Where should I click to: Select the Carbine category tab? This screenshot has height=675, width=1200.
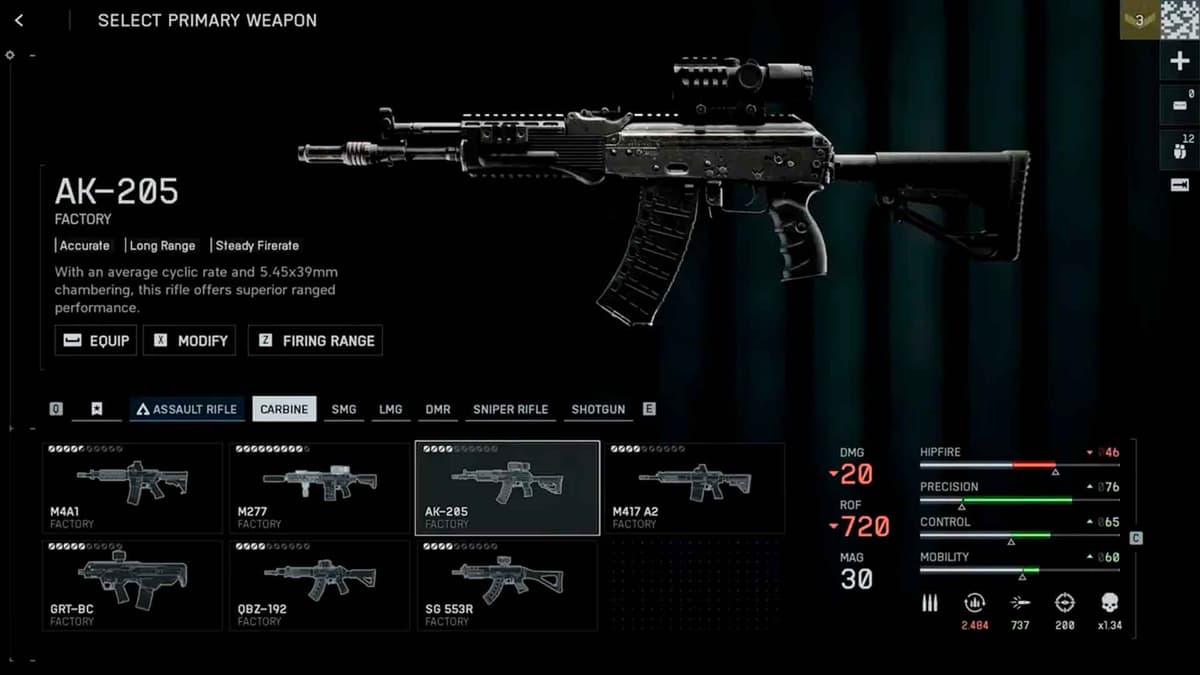click(x=284, y=409)
